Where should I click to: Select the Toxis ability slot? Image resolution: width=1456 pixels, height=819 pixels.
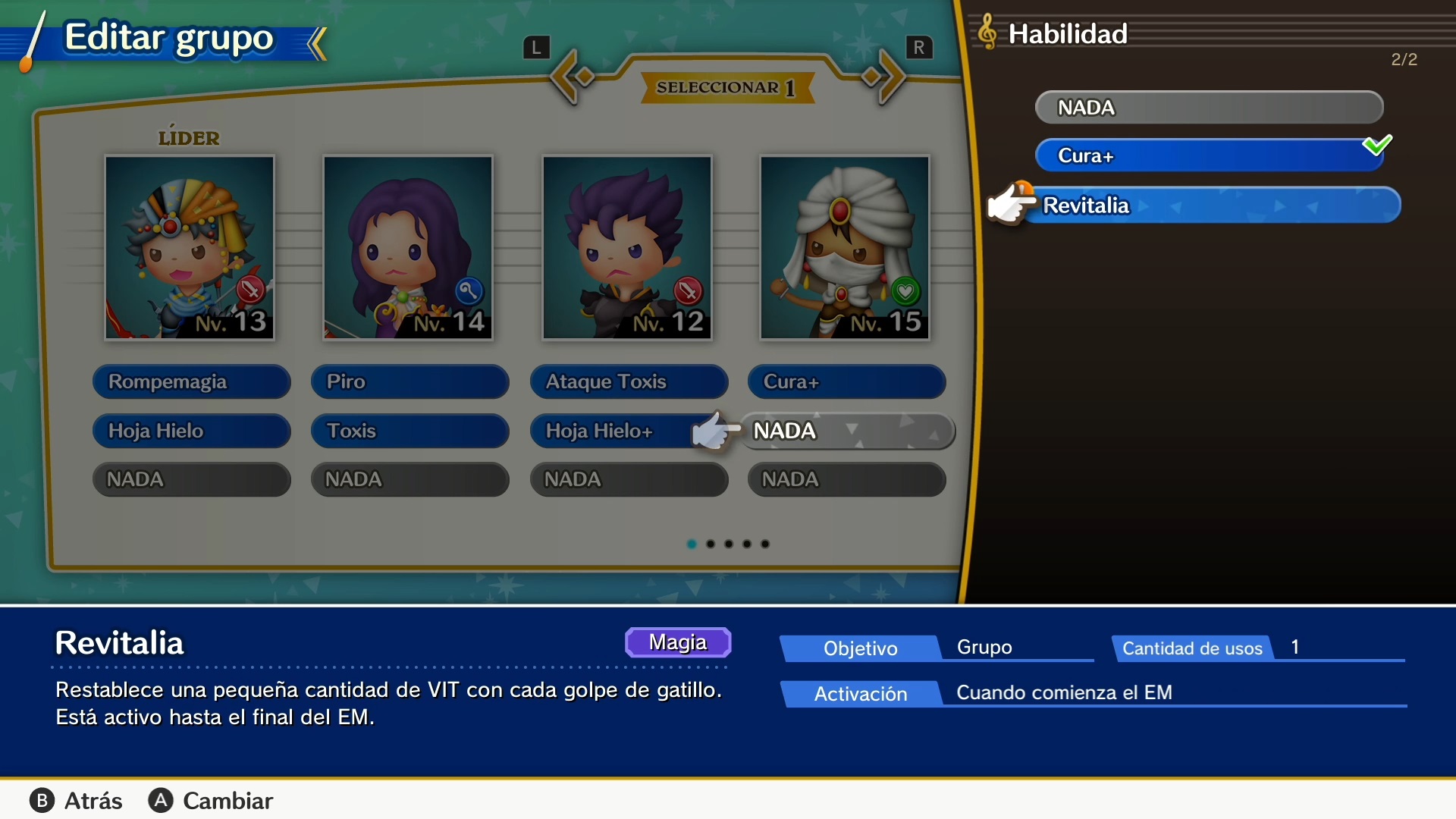coord(409,431)
